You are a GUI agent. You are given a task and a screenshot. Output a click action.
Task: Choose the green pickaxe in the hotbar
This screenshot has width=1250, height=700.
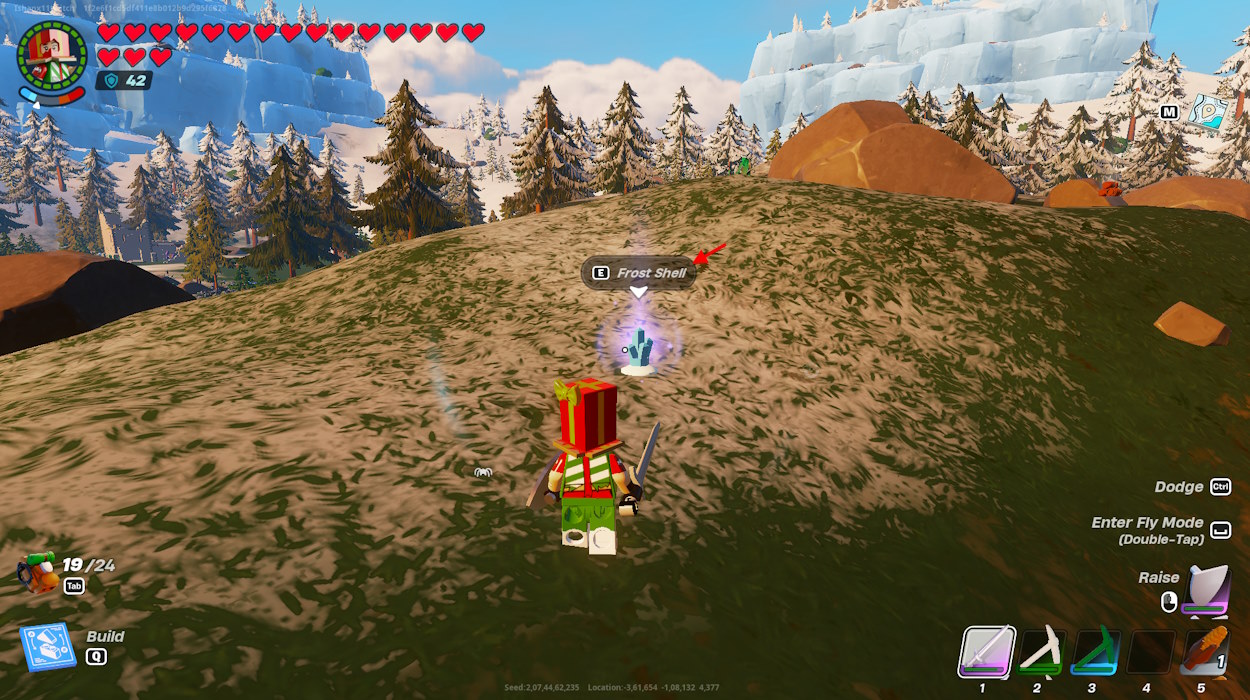1094,653
